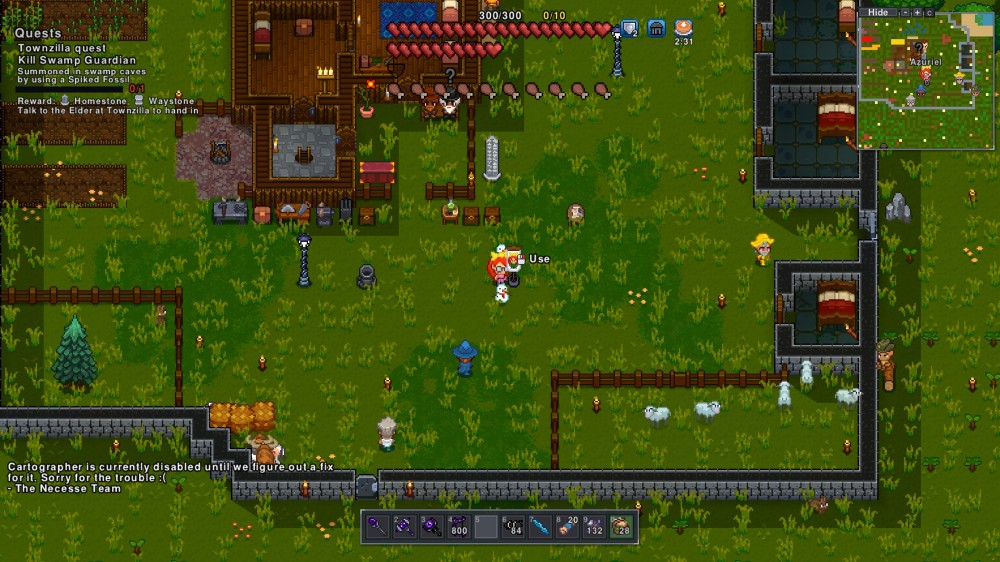
Task: Equip the blue crystal sword in slot 7
Action: coord(540,526)
